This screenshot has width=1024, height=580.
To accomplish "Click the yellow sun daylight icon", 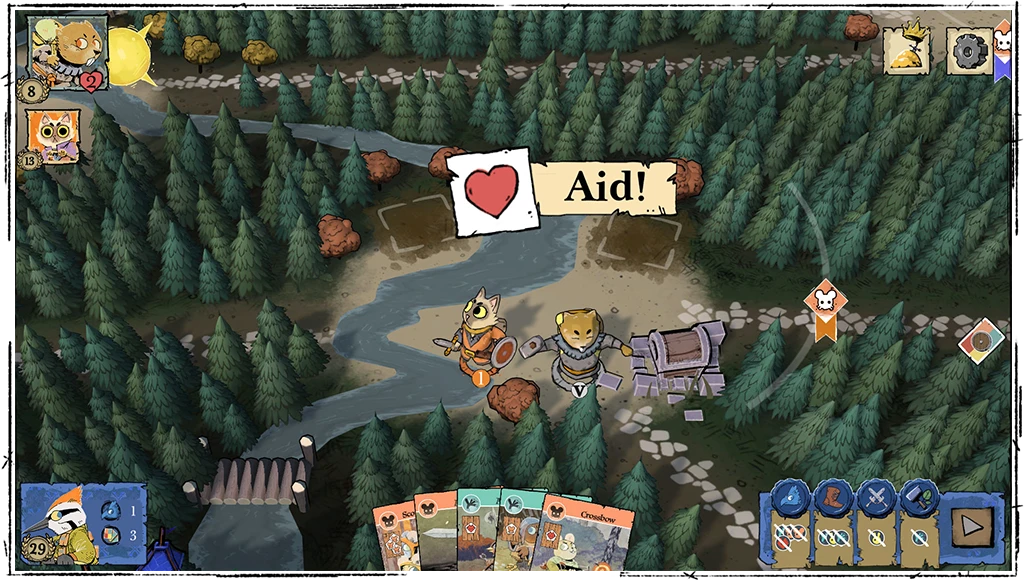I will pos(129,54).
